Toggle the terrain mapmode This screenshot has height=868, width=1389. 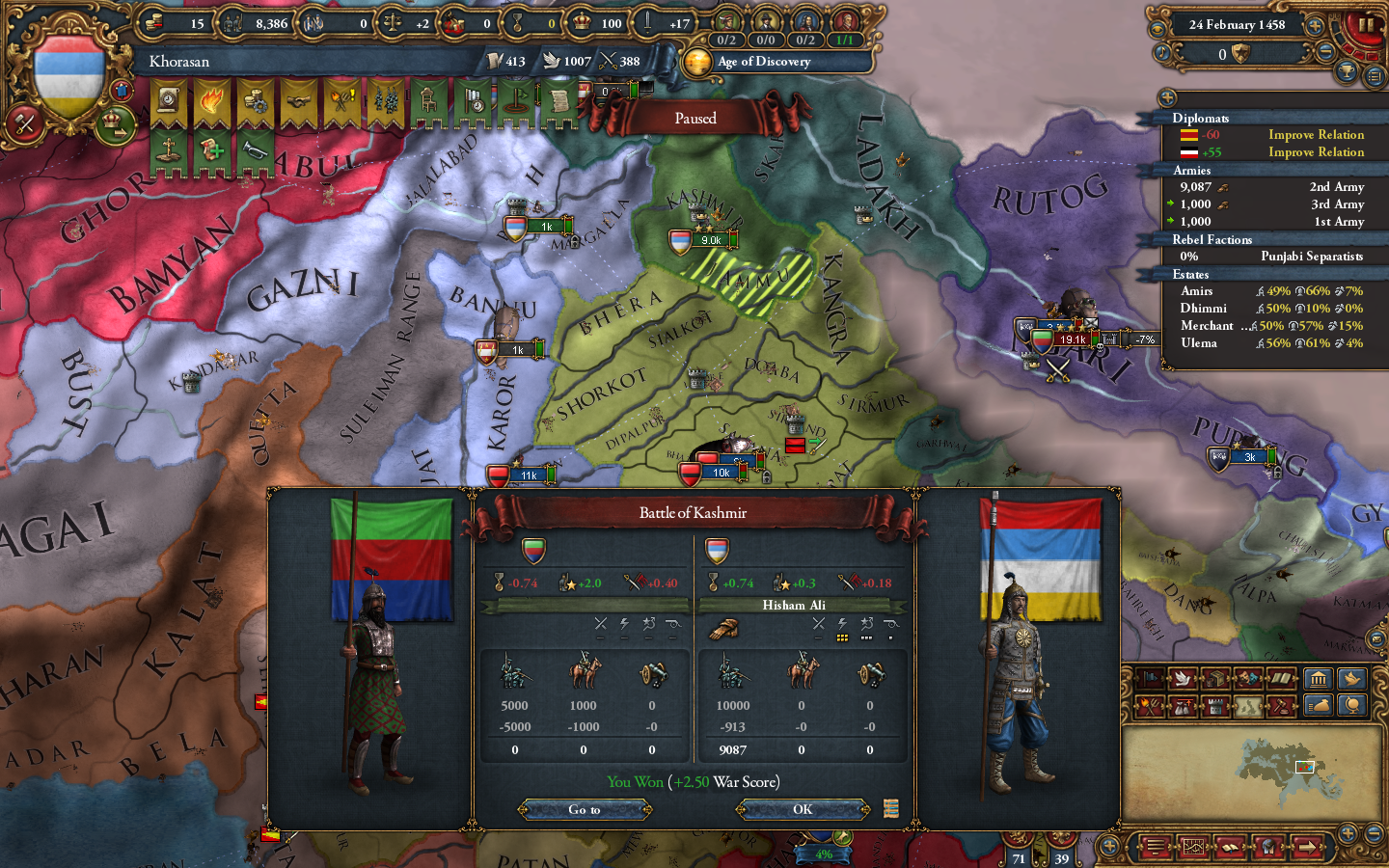[x=1248, y=705]
